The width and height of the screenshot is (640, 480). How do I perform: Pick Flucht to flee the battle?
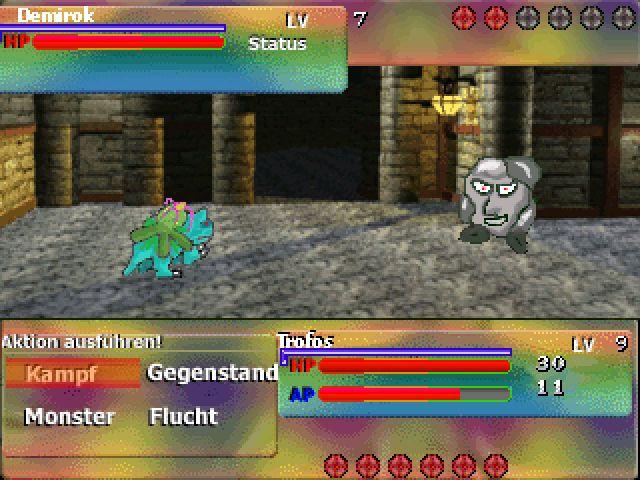pyautogui.click(x=183, y=416)
